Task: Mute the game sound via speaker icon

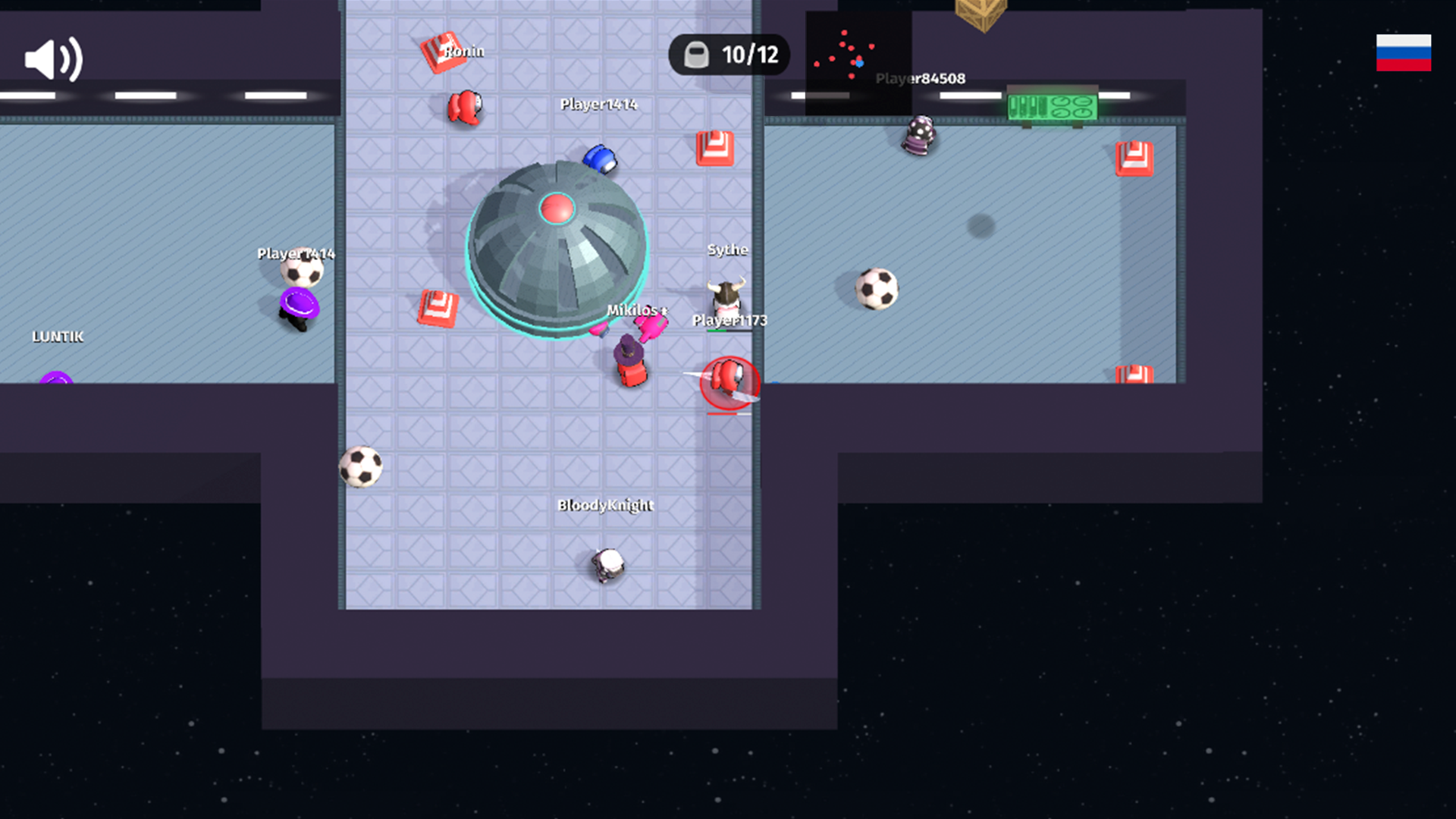Action: point(53,58)
